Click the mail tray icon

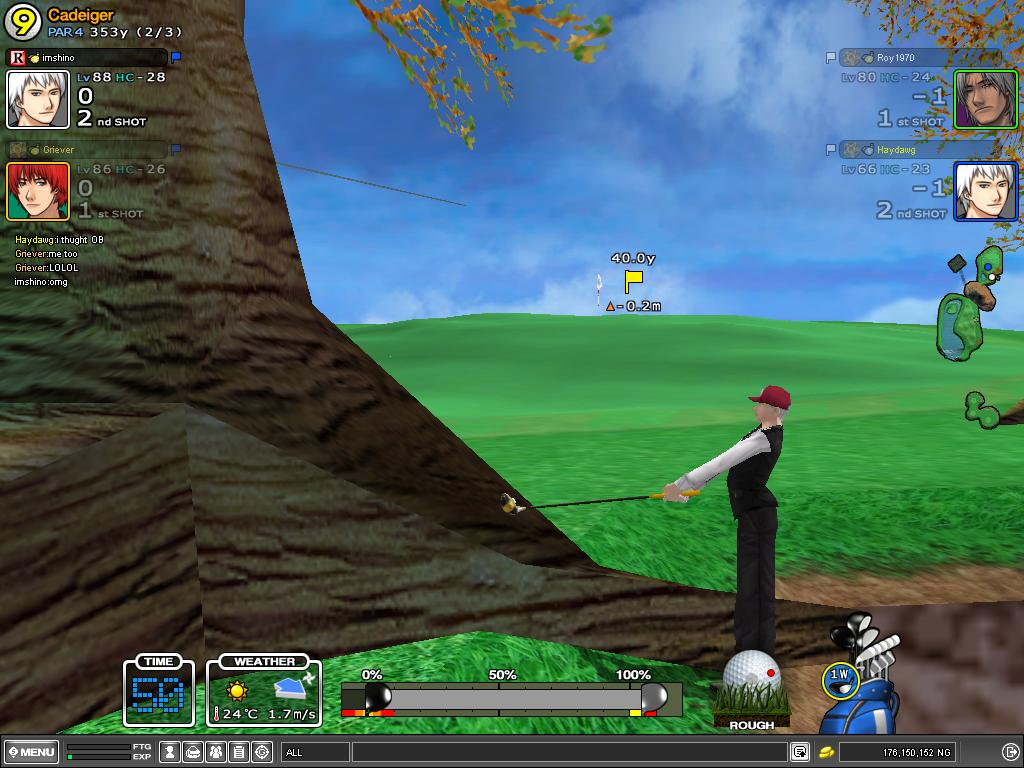[x=194, y=752]
